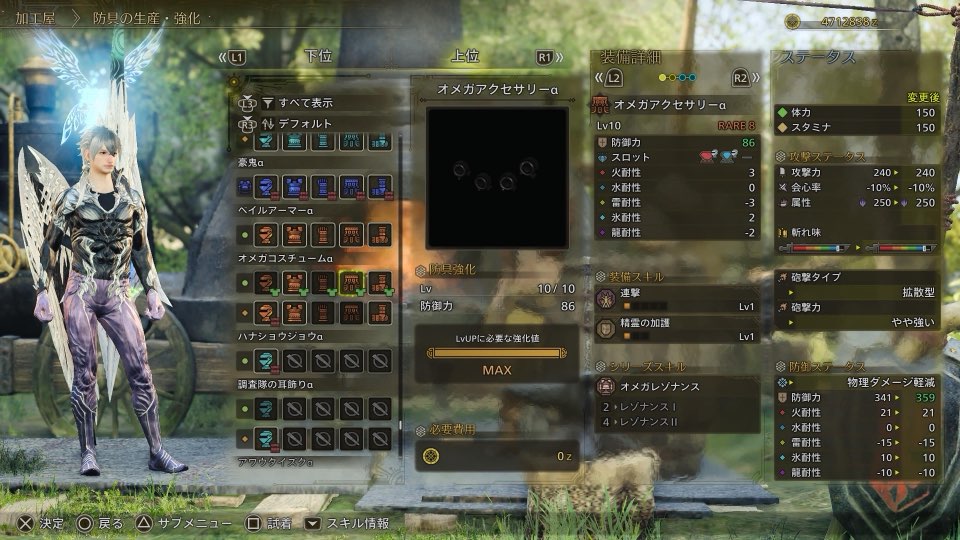Open the デフォルト sort option
Viewport: 960px width, 540px height.
point(306,123)
